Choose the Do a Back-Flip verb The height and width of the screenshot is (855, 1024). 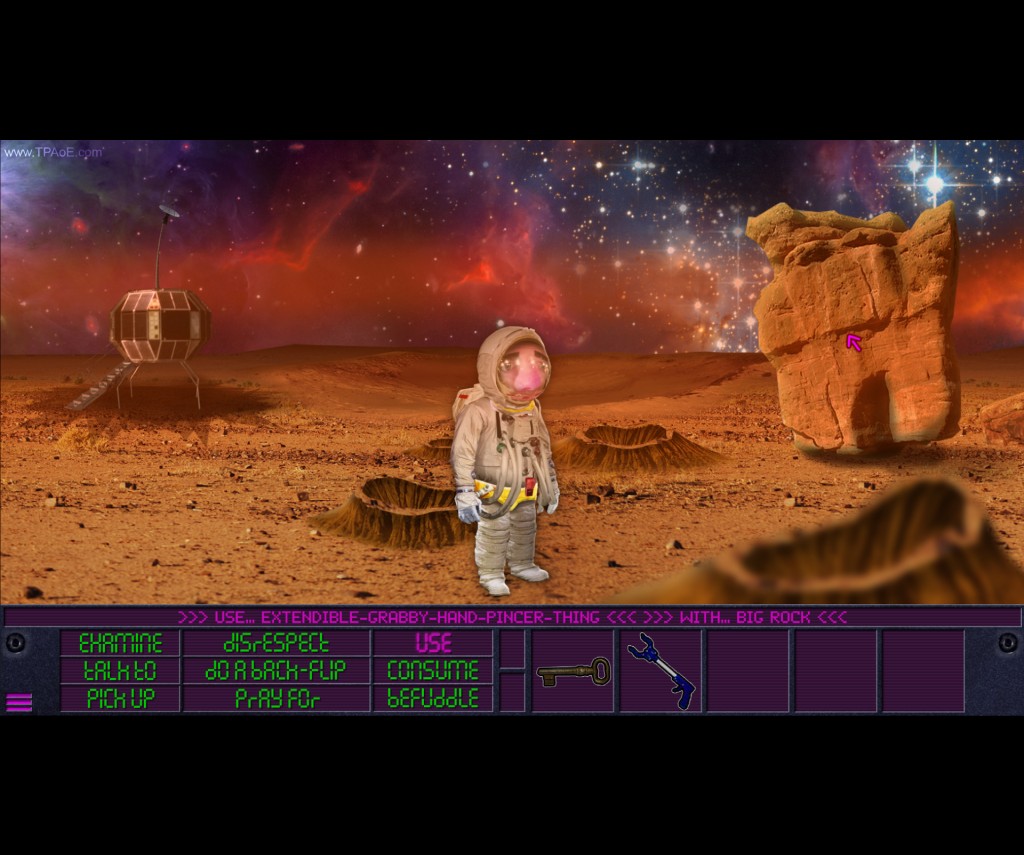[276, 670]
